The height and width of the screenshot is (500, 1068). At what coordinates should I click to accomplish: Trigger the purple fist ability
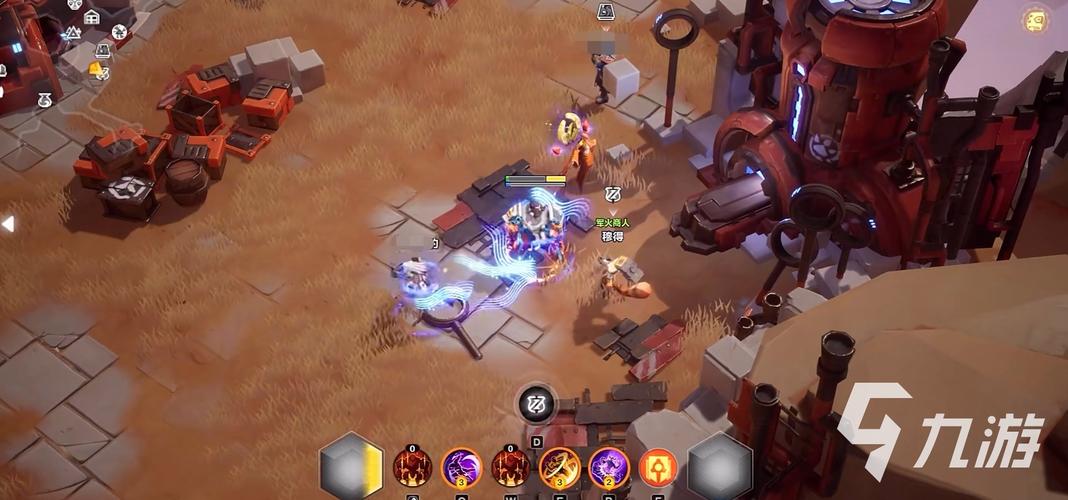608,467
